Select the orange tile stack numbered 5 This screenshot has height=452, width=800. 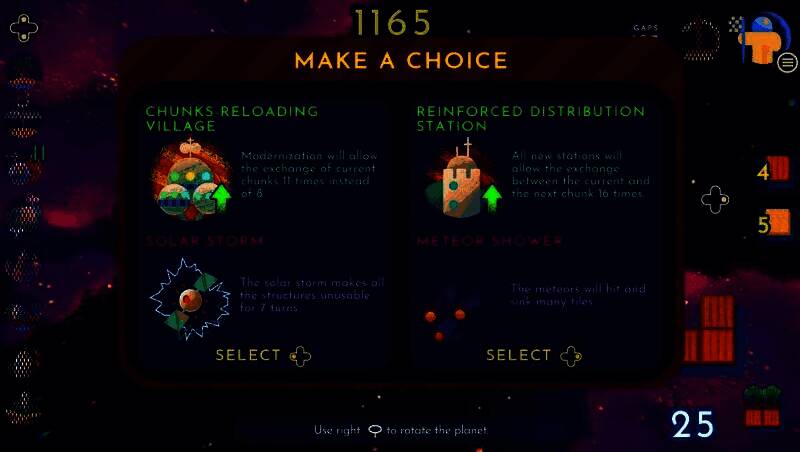coord(777,222)
